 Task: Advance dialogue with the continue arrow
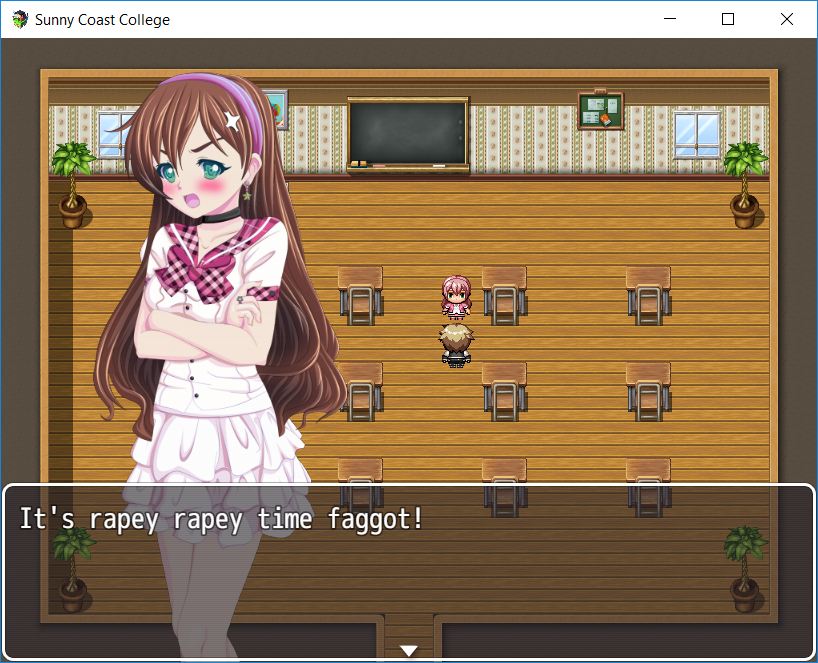(408, 651)
